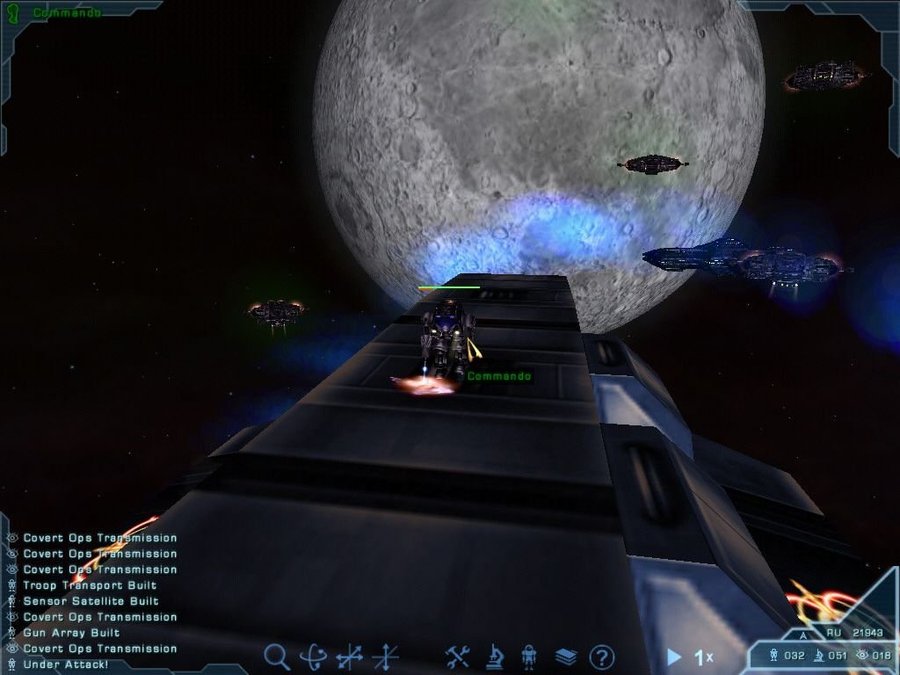Click the "Troop Transport Built" message

coord(89,585)
